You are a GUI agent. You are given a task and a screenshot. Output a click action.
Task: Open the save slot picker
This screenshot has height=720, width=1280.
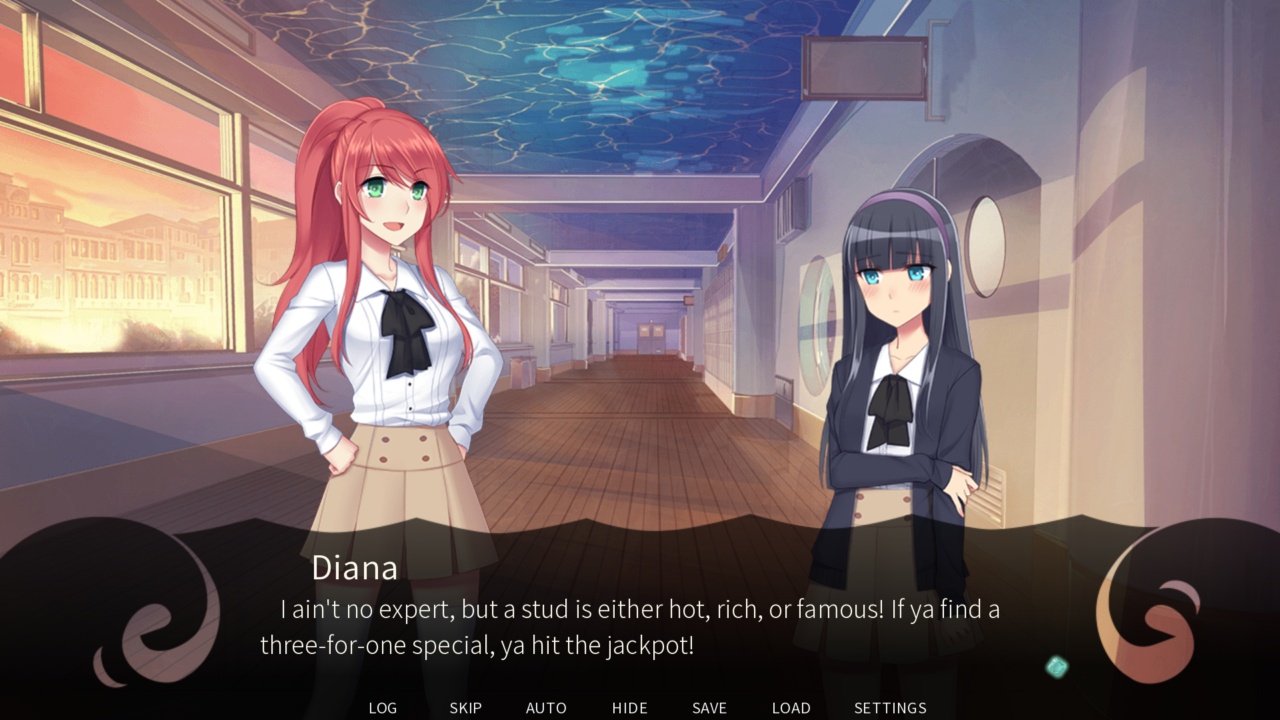[708, 707]
